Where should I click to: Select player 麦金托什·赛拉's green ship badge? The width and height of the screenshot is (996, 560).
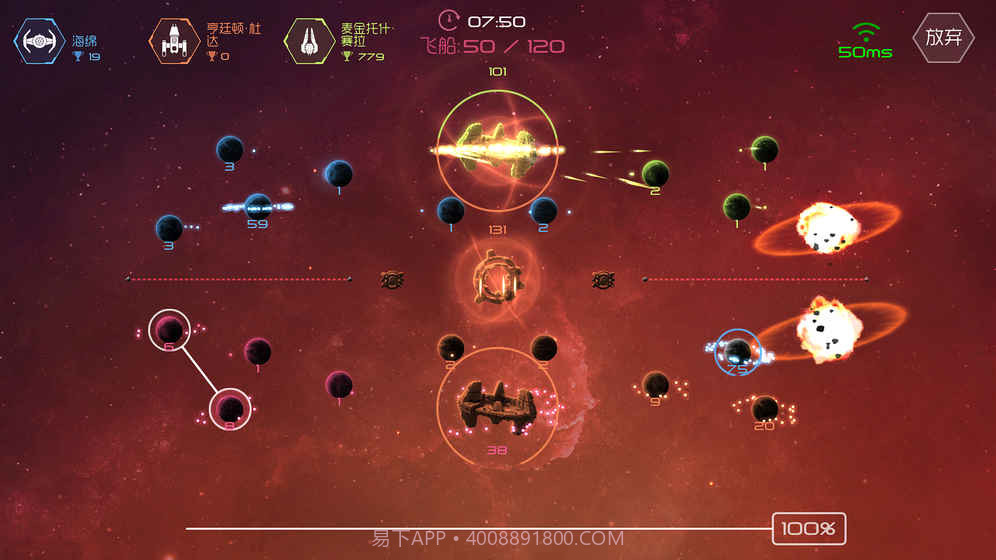(309, 41)
